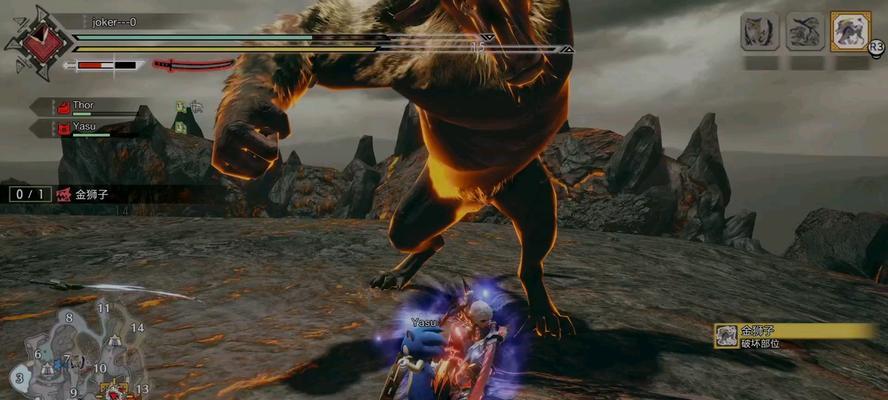This screenshot has width=888, height=400.
Task: Select the gold-framed highlighted monster icon
Action: [851, 31]
